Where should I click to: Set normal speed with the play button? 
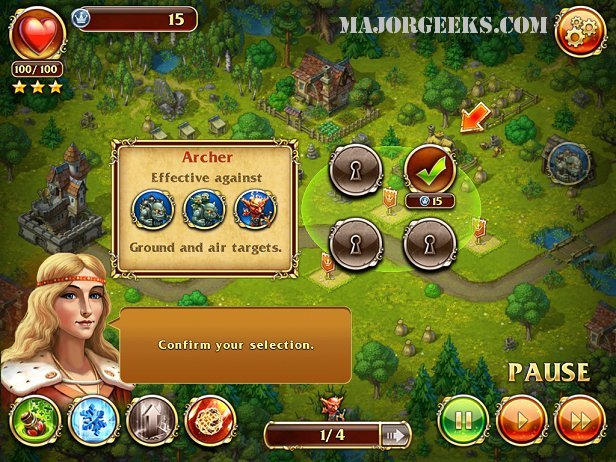tap(522, 420)
